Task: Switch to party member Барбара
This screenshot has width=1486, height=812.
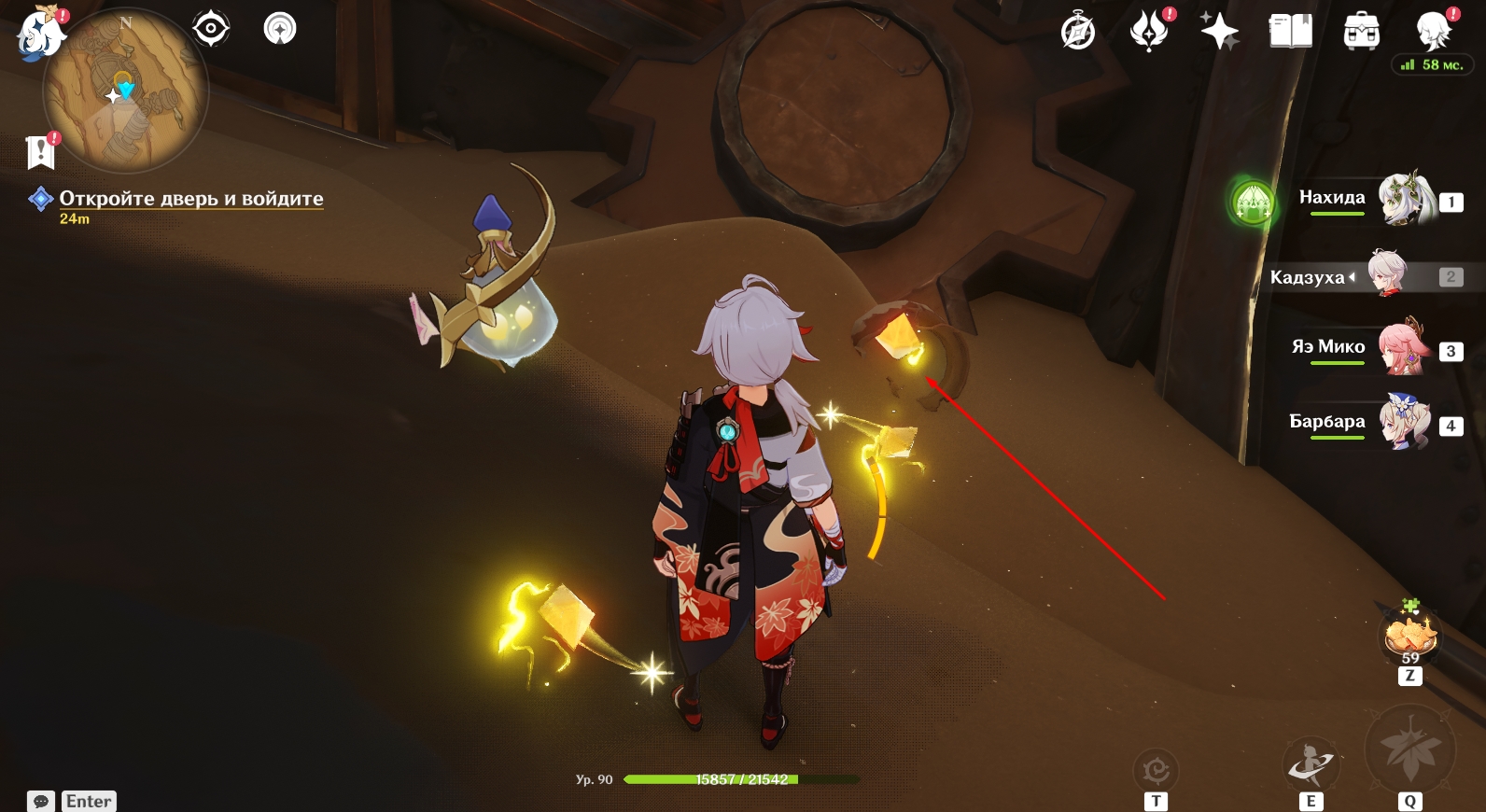Action: click(x=1405, y=423)
